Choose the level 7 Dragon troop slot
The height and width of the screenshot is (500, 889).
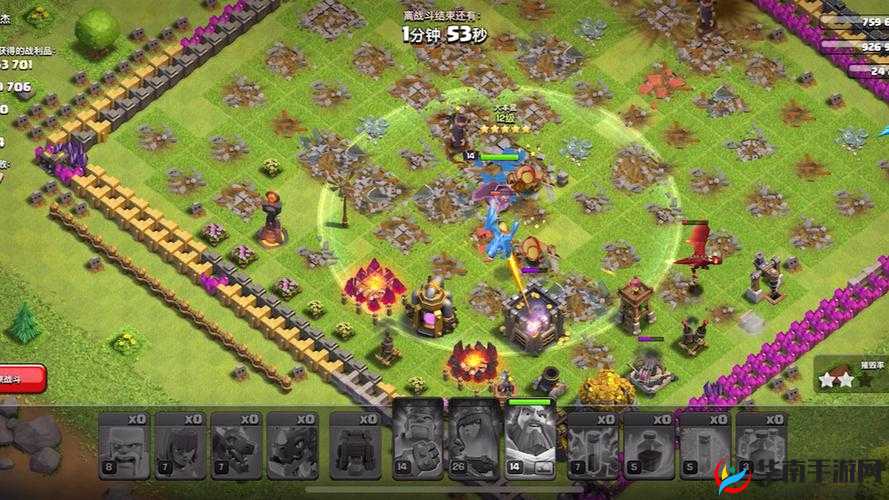coord(237,445)
